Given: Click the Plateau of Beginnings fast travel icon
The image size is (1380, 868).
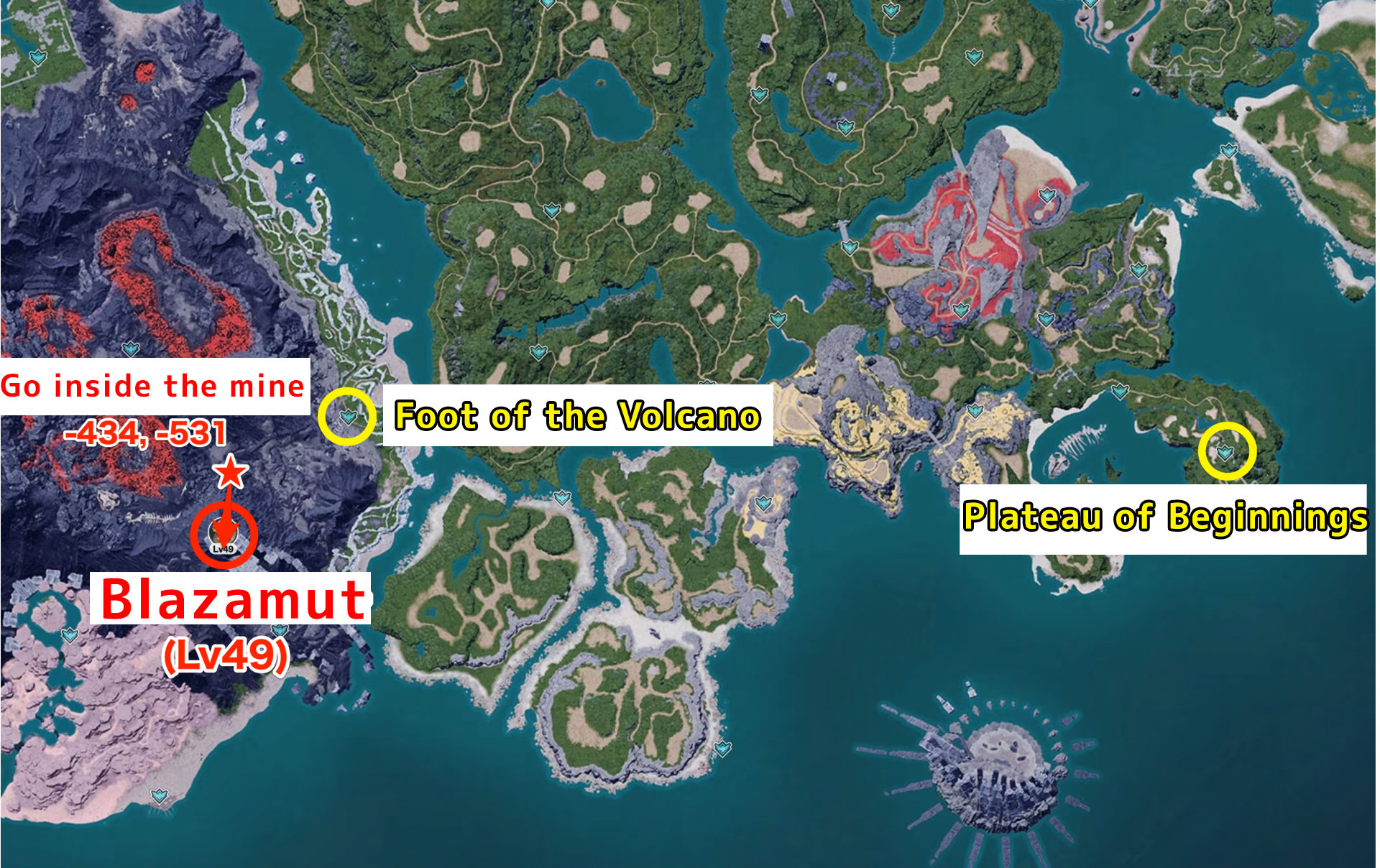Looking at the screenshot, I should pos(1225,452).
